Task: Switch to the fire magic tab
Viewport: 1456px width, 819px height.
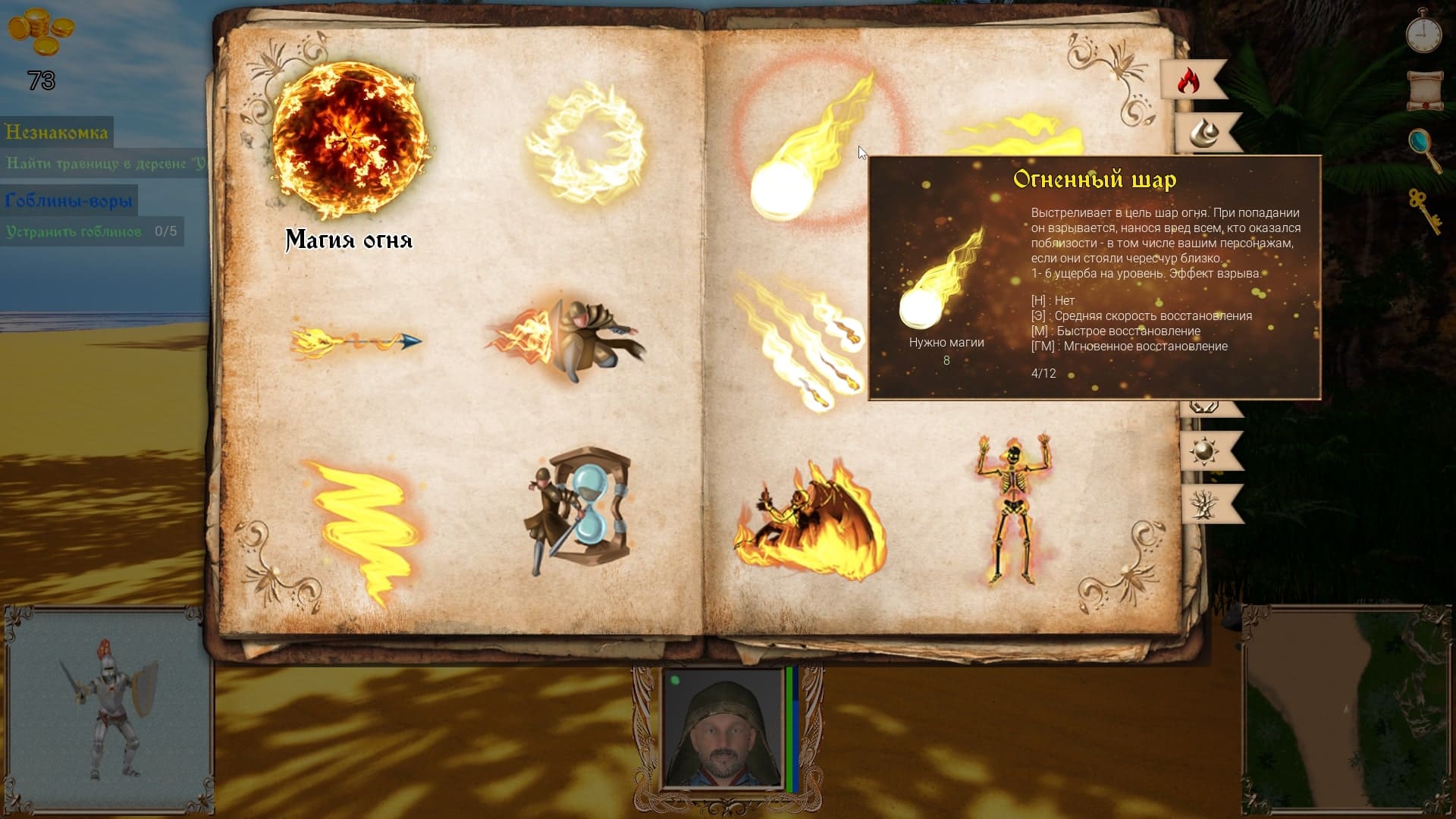Action: pyautogui.click(x=1189, y=80)
